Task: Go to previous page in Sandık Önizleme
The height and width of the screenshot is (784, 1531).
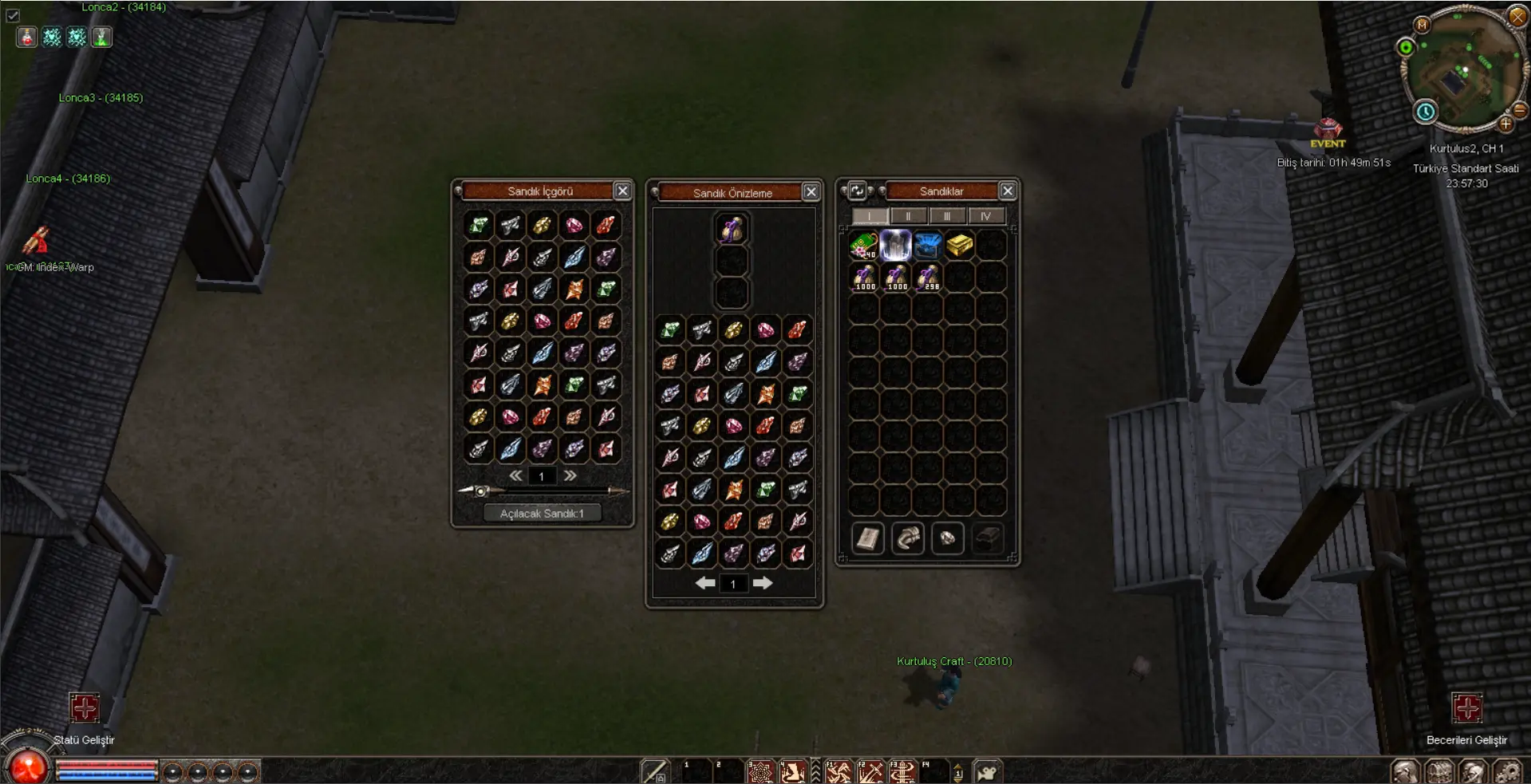Action: [704, 583]
